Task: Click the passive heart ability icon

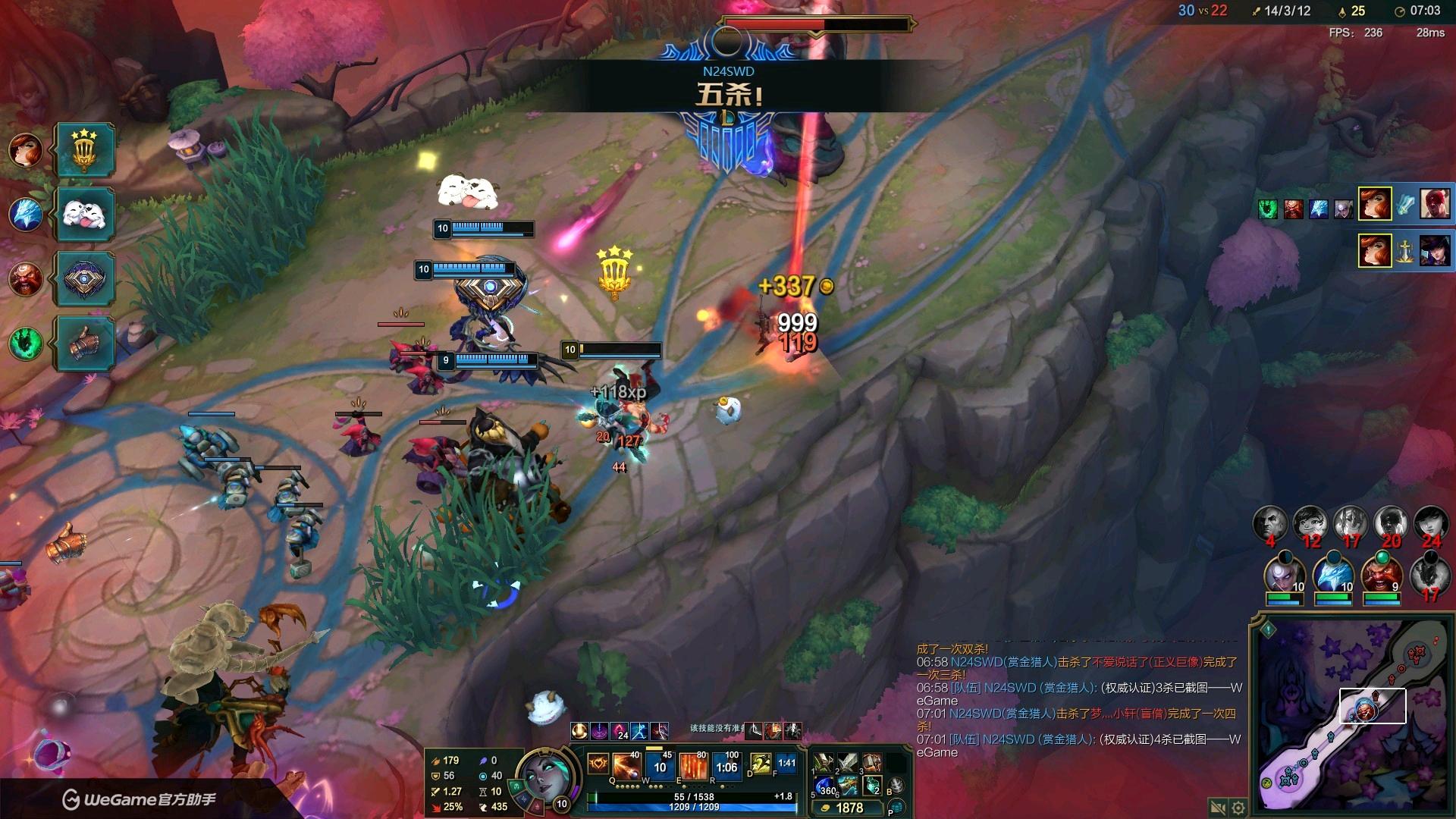Action: [598, 764]
